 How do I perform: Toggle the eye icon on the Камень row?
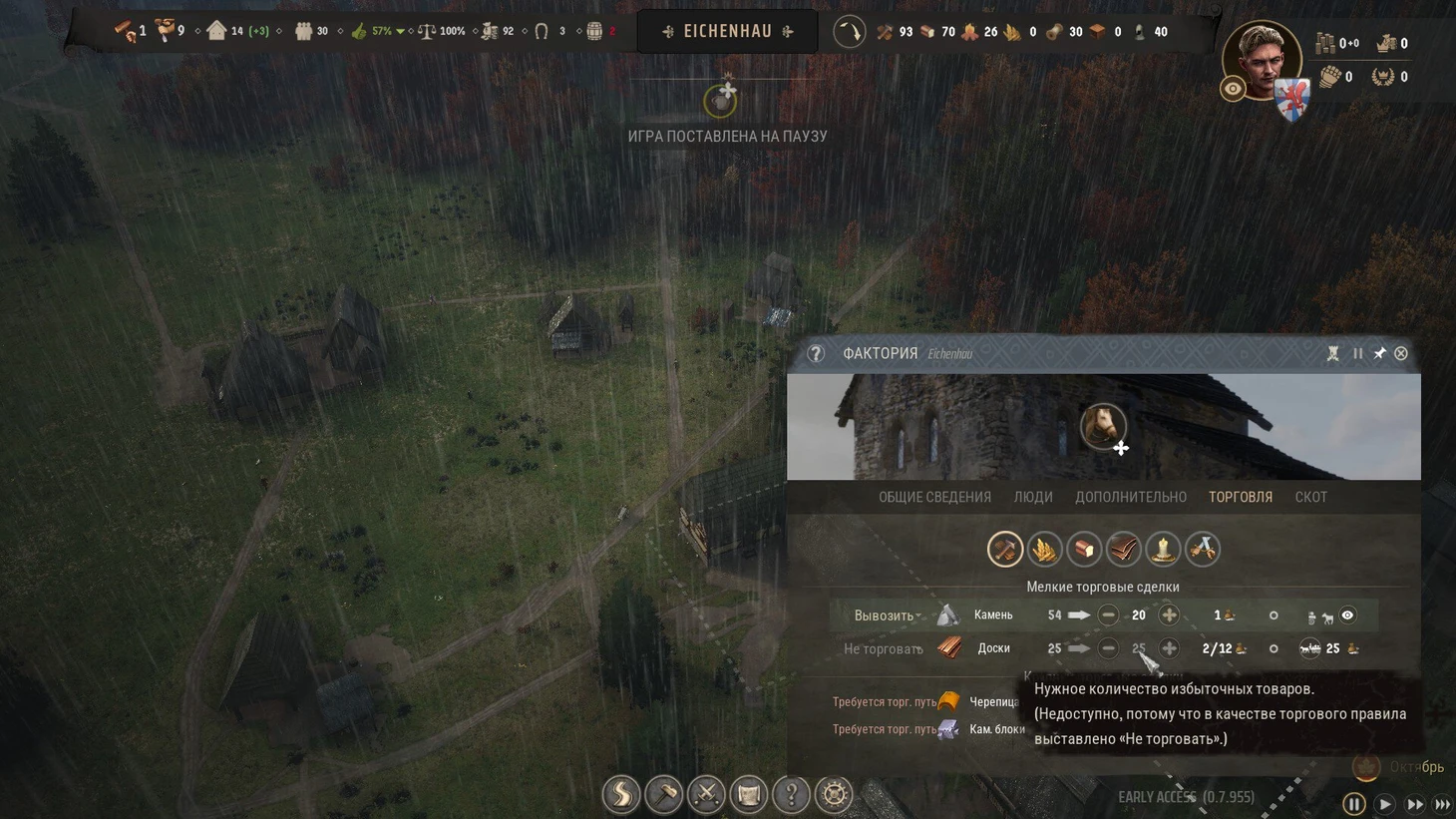(x=1347, y=615)
